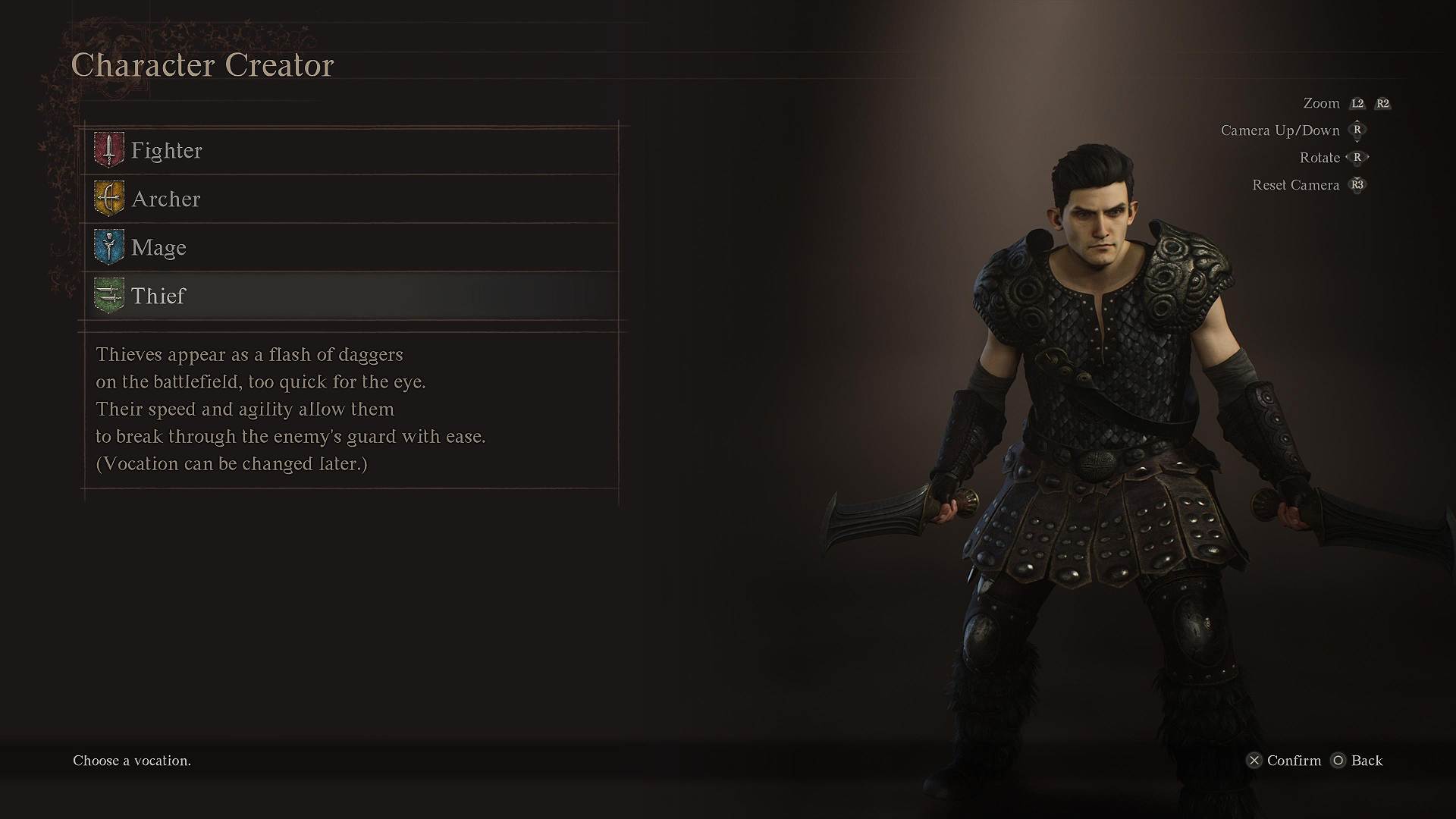Click the Mage vocation shield icon
The image size is (1456, 819).
[x=108, y=247]
